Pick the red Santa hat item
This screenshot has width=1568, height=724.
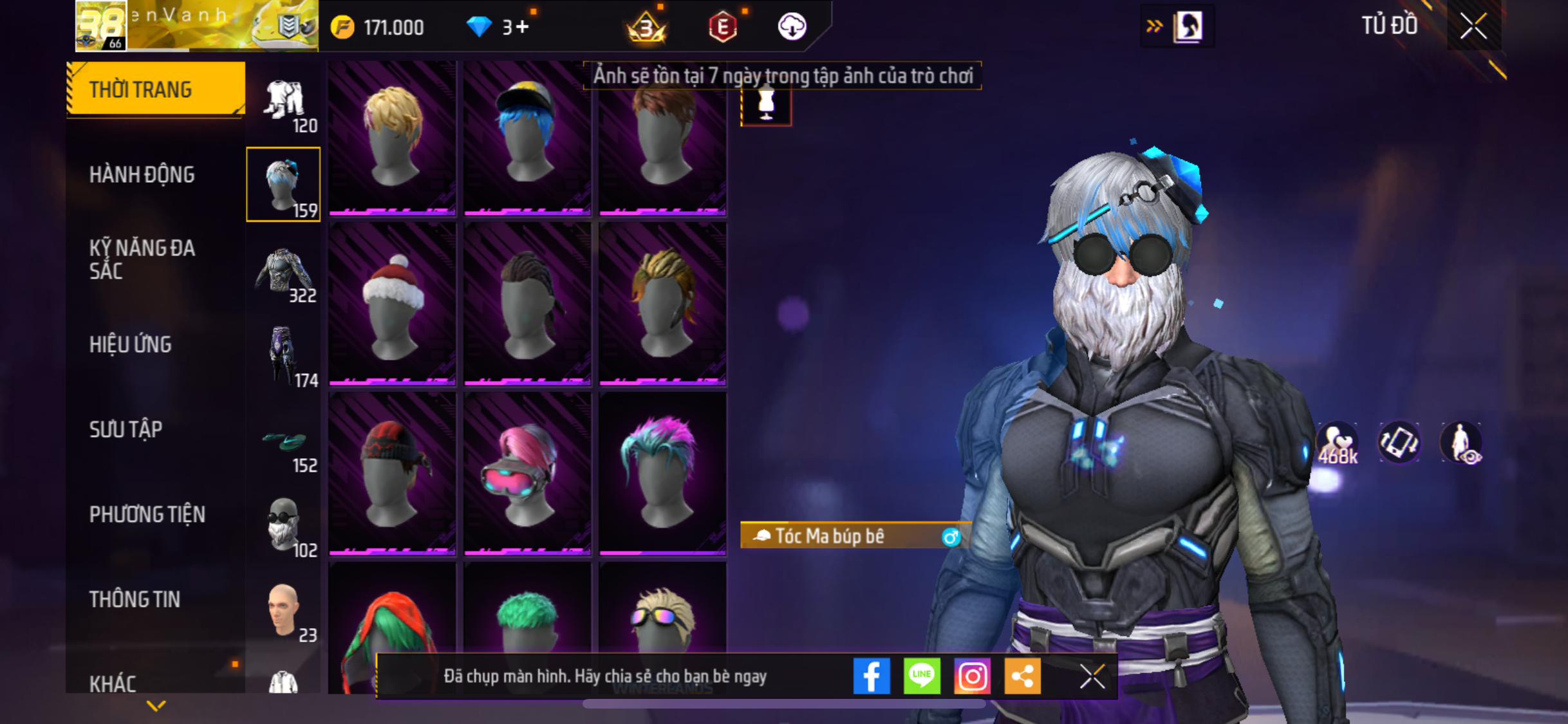392,305
